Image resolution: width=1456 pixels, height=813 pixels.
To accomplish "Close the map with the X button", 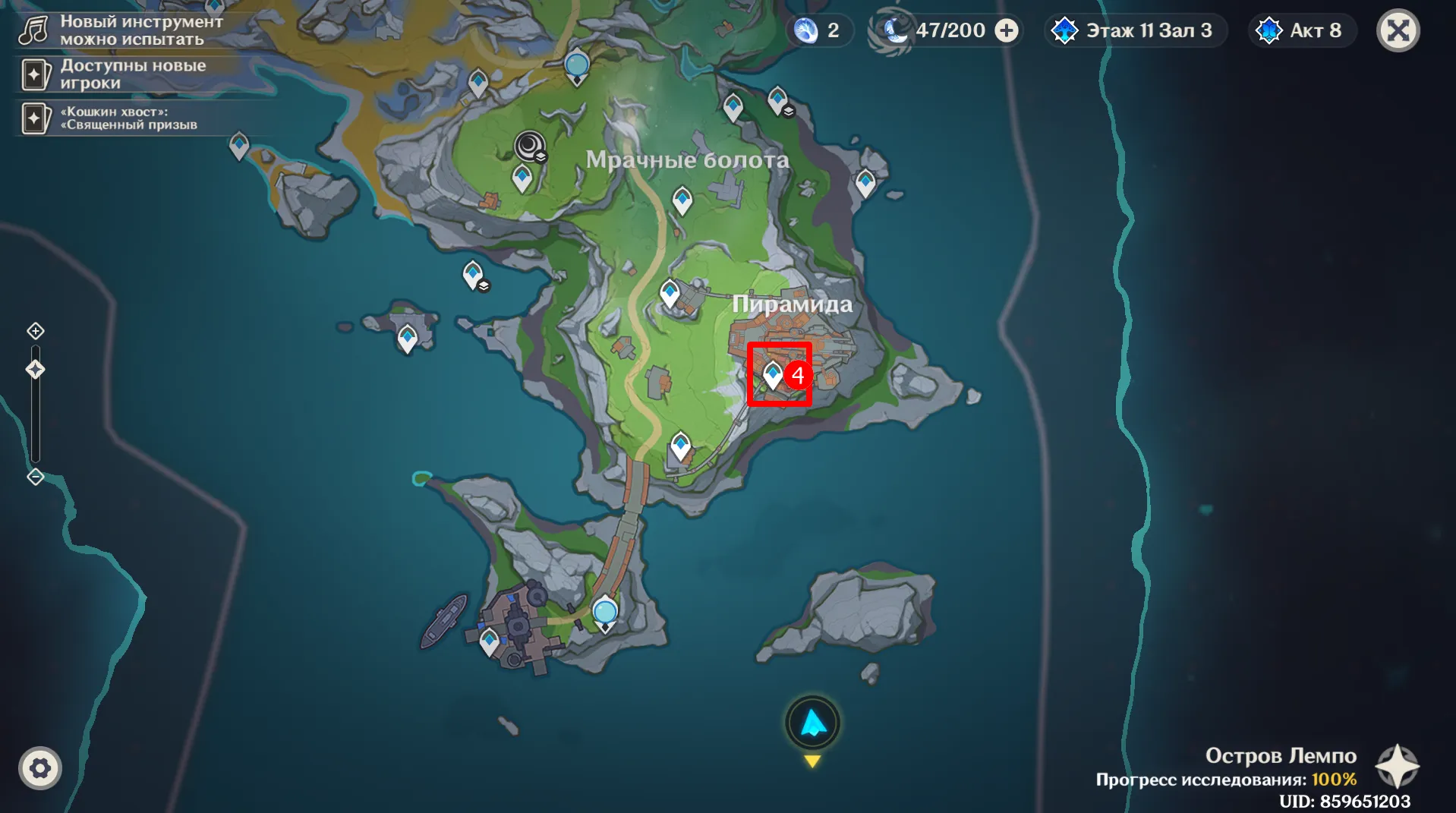I will (x=1398, y=31).
